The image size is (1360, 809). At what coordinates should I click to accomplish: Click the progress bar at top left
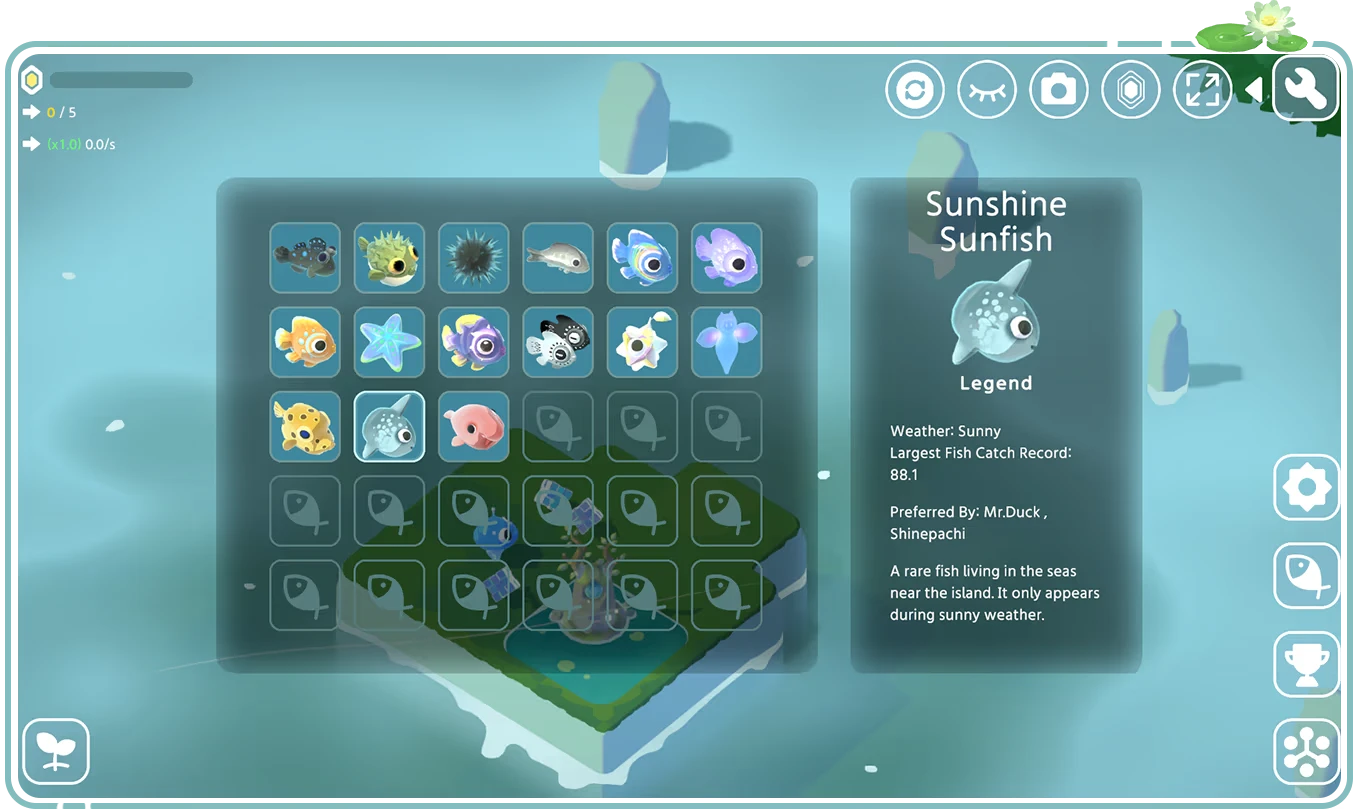point(122,80)
